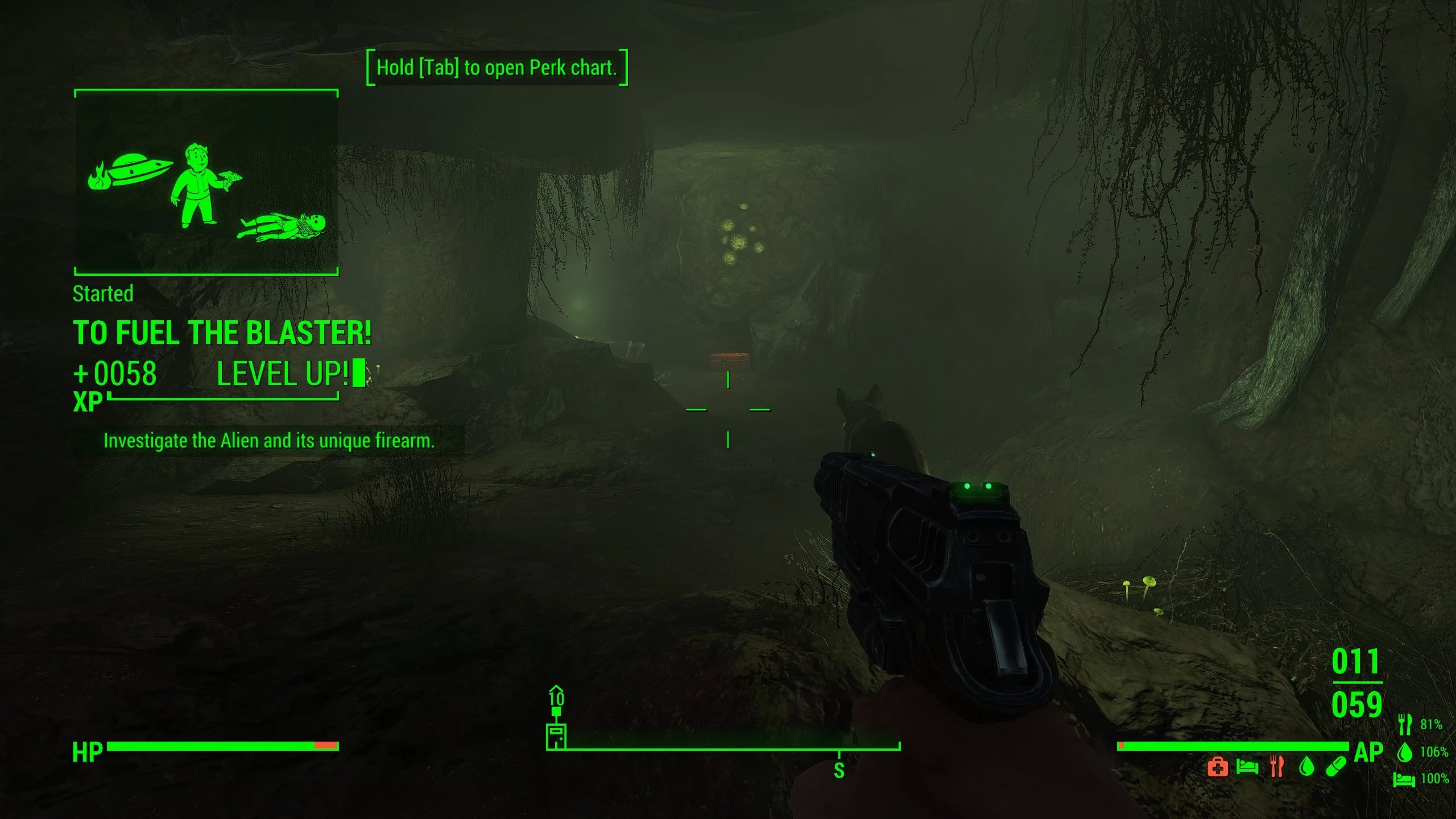Click the building location marker on the compass
This screenshot has width=1456, height=819.
556,737
